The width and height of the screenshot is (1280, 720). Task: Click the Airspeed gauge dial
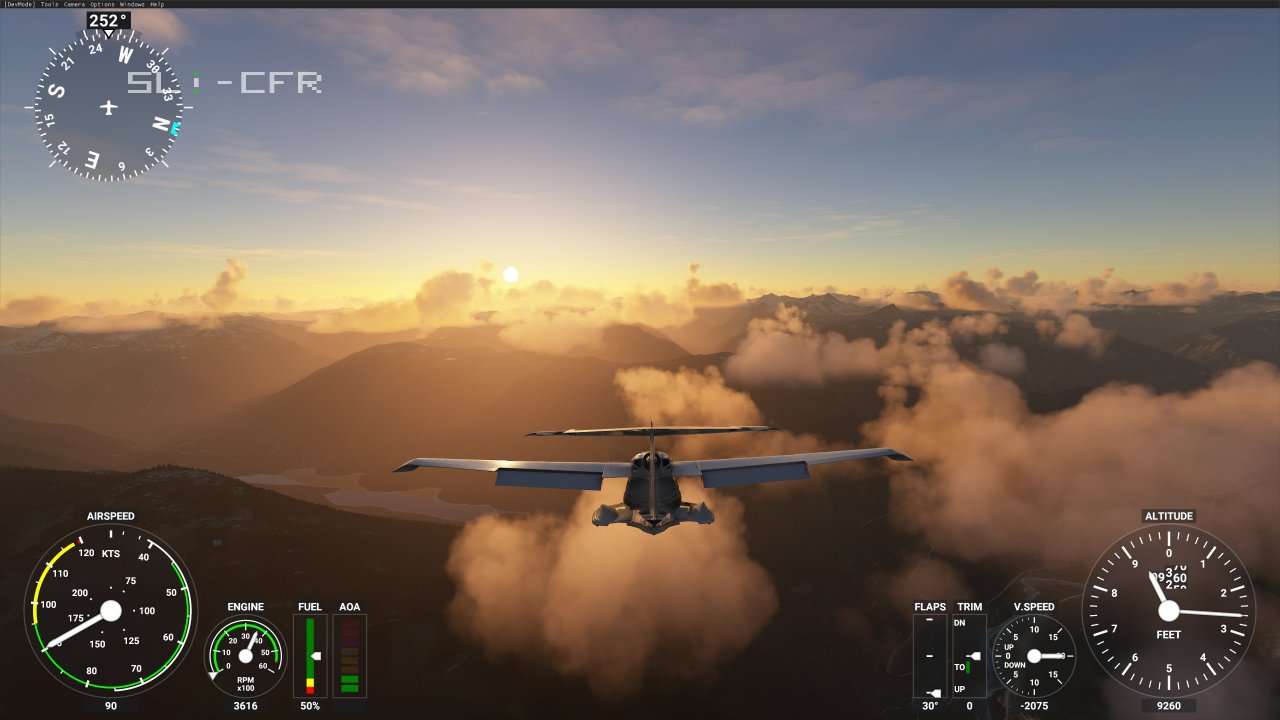click(110, 610)
